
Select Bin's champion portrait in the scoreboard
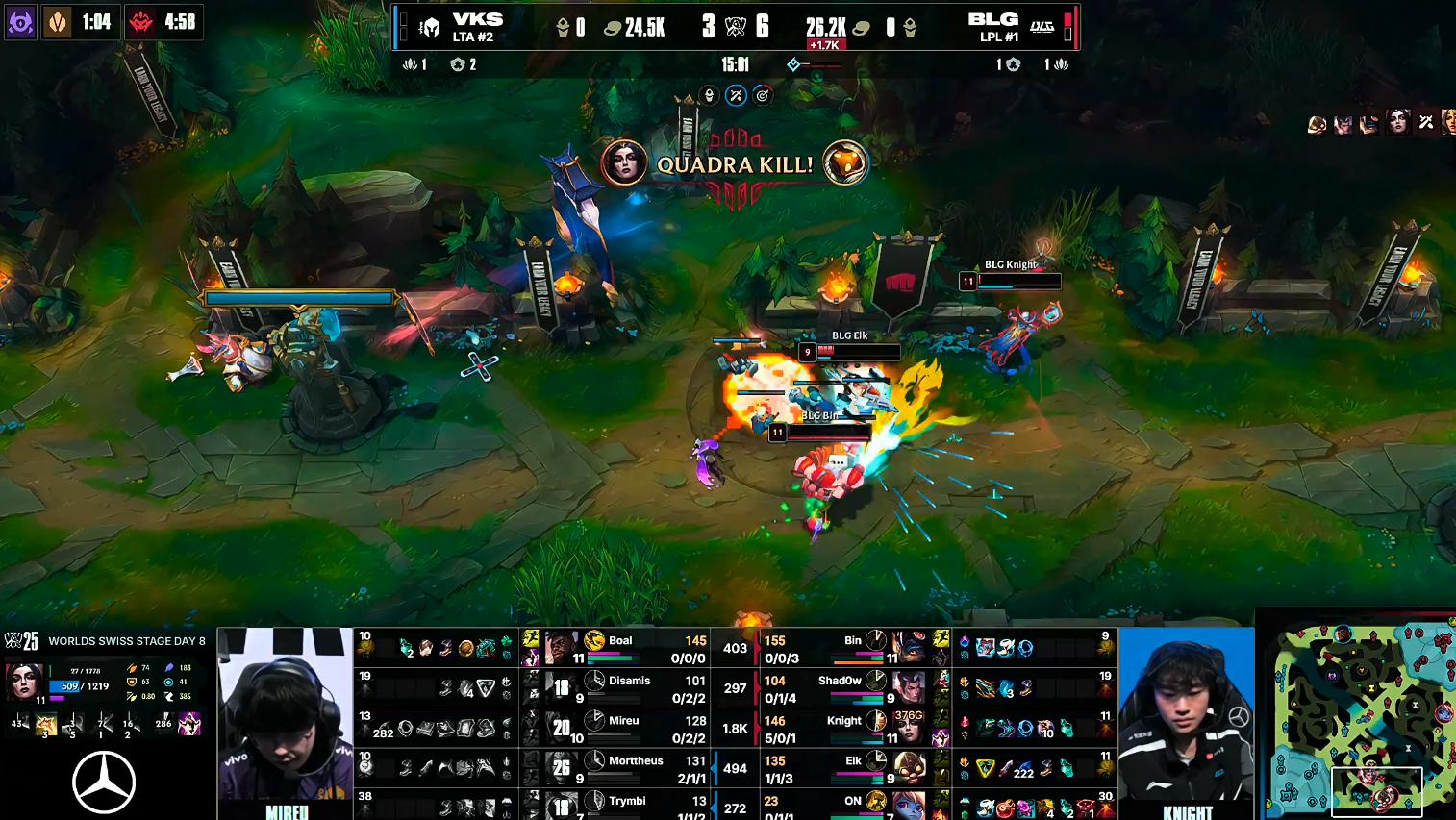click(910, 648)
